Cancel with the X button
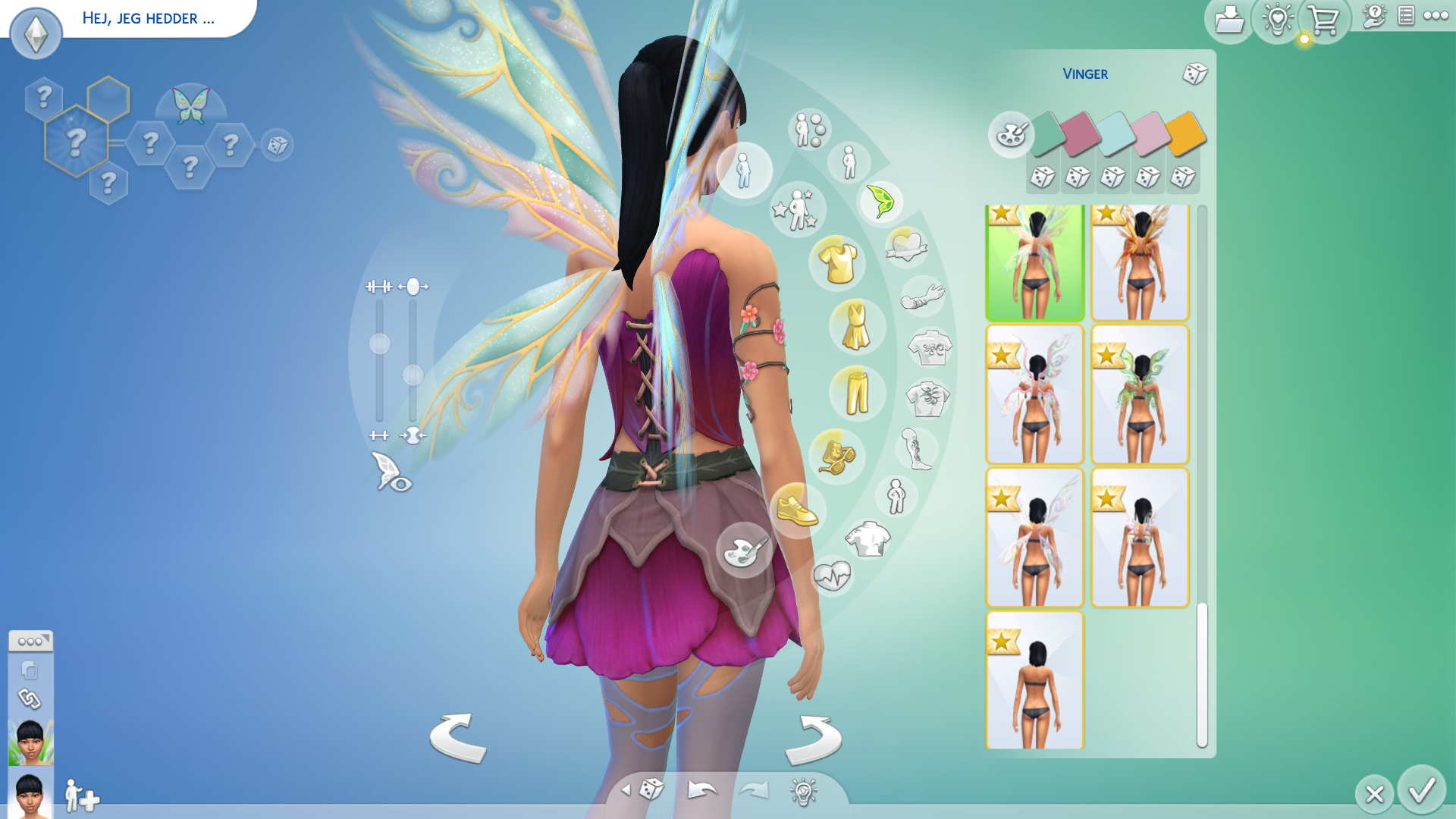 pos(1374,794)
